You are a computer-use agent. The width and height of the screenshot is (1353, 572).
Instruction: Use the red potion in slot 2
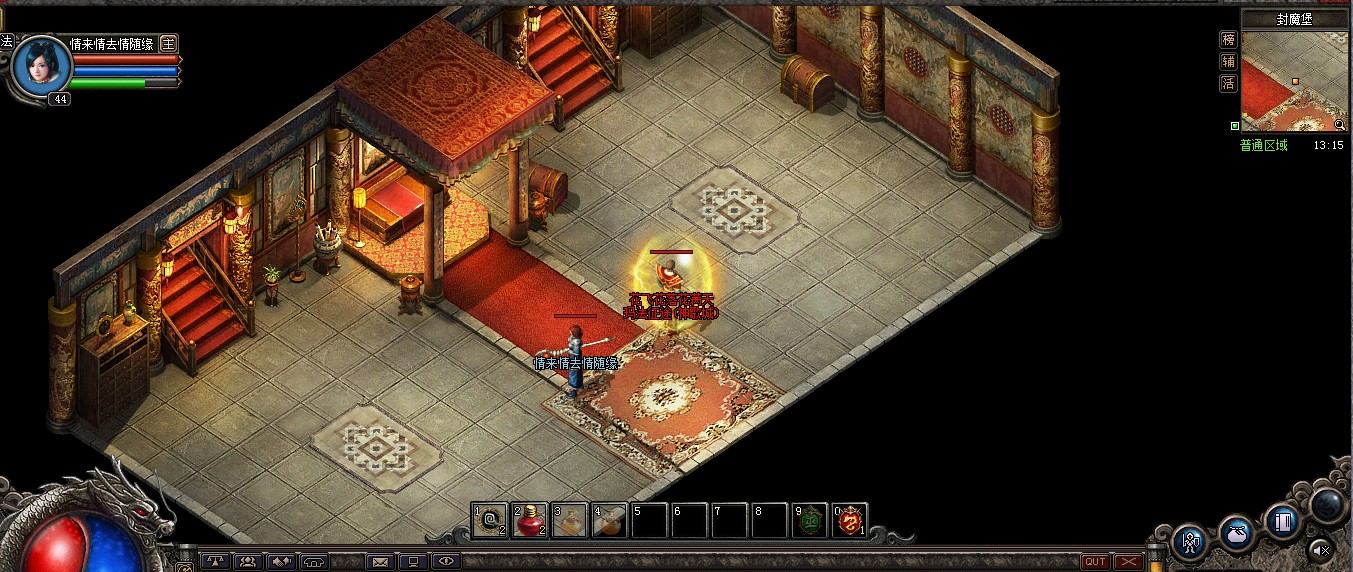[x=530, y=520]
